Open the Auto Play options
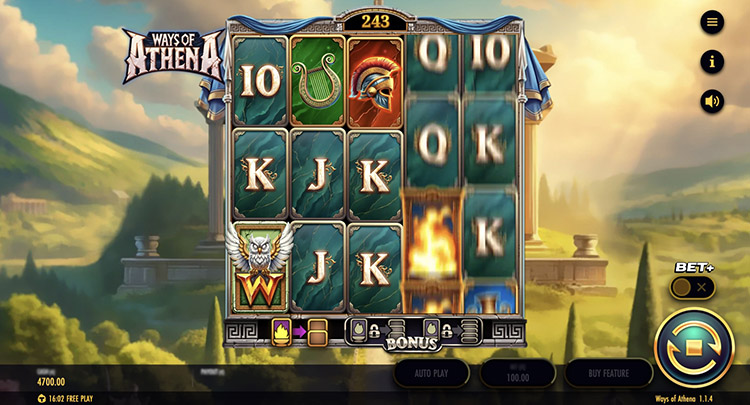The height and width of the screenshot is (405, 750). click(431, 373)
